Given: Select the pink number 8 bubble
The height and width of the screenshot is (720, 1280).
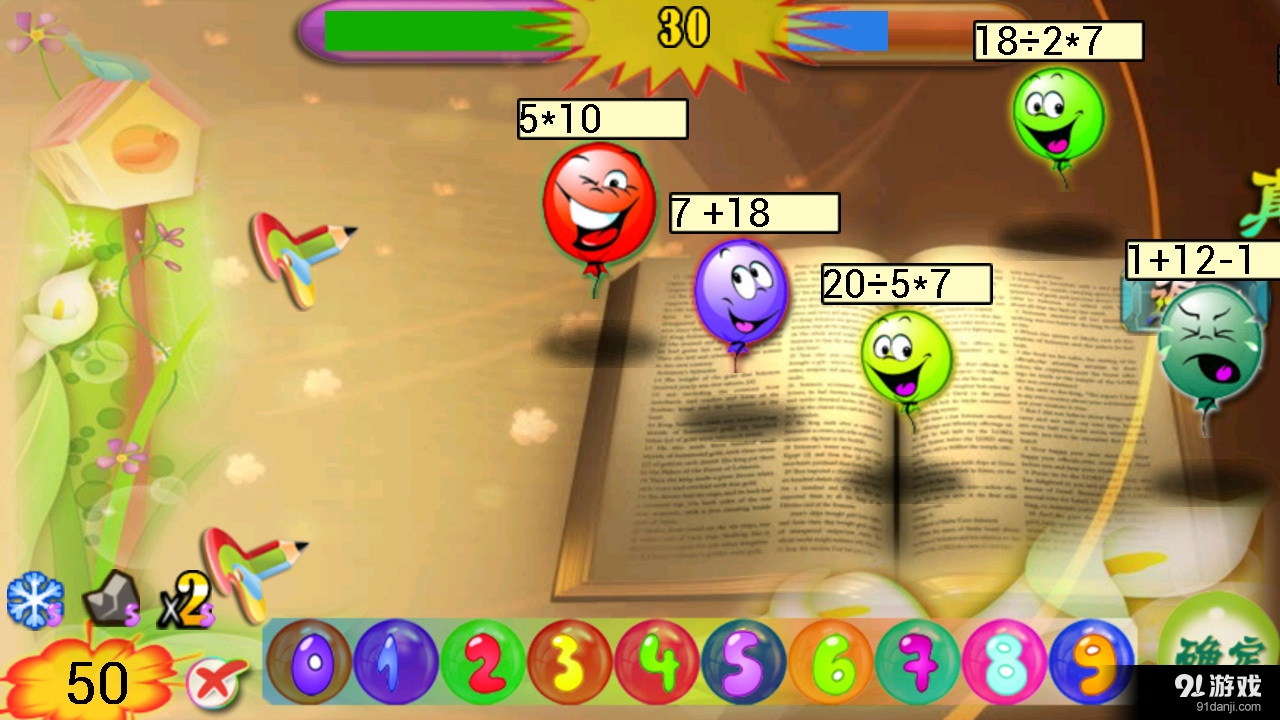Looking at the screenshot, I should 1004,662.
